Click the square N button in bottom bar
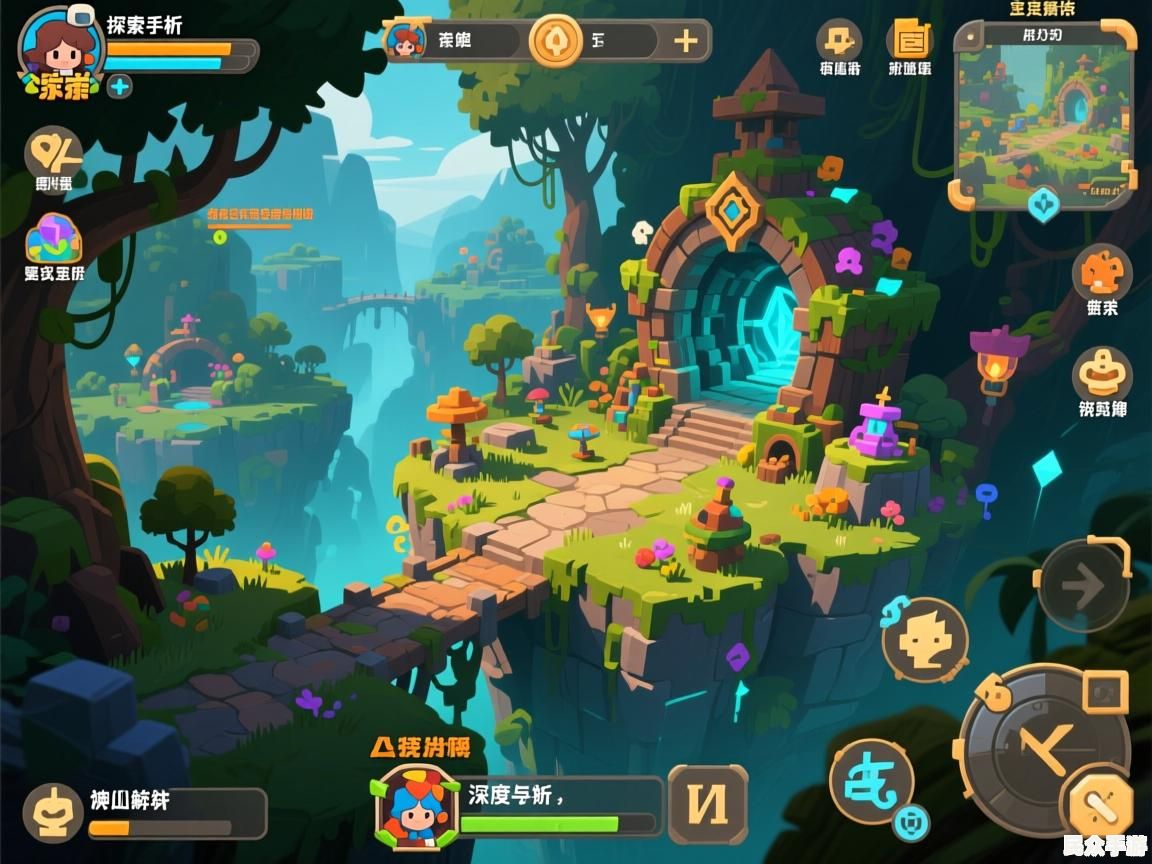Image resolution: width=1152 pixels, height=864 pixels. 708,804
